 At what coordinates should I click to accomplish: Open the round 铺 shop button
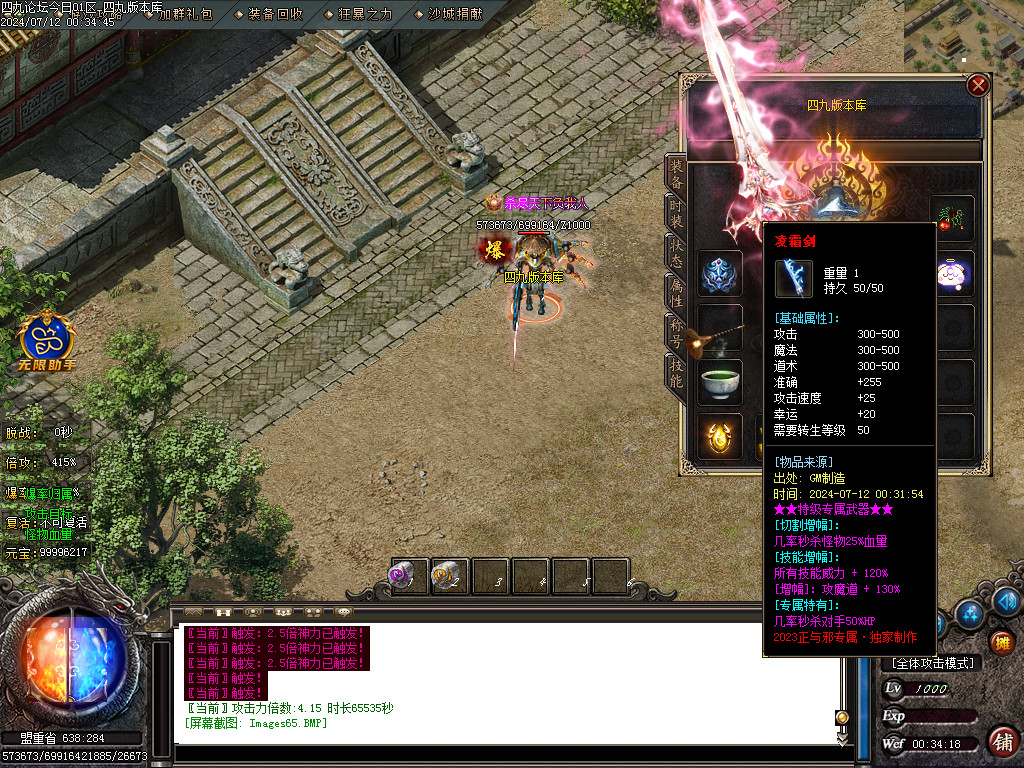pos(1002,741)
